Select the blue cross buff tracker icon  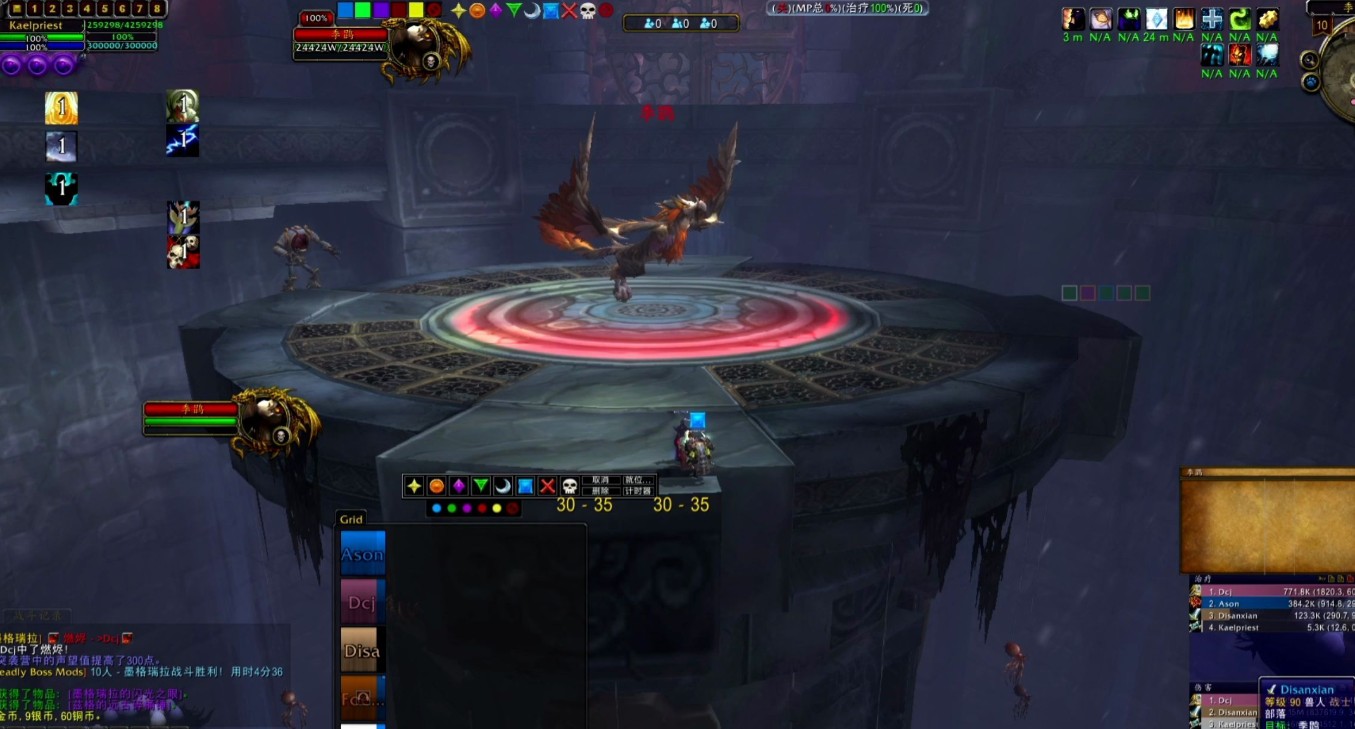click(1212, 19)
